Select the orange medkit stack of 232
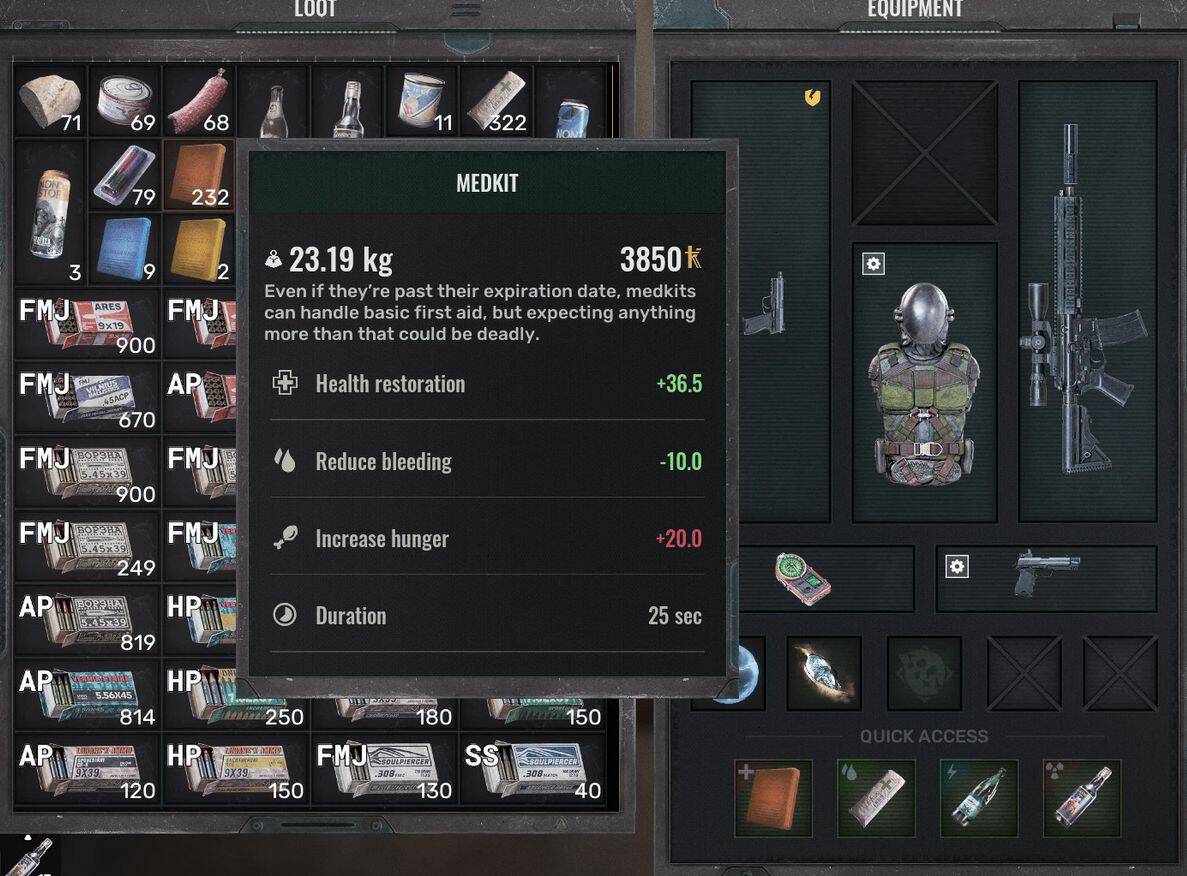Viewport: 1187px width, 876px height. pyautogui.click(x=199, y=175)
